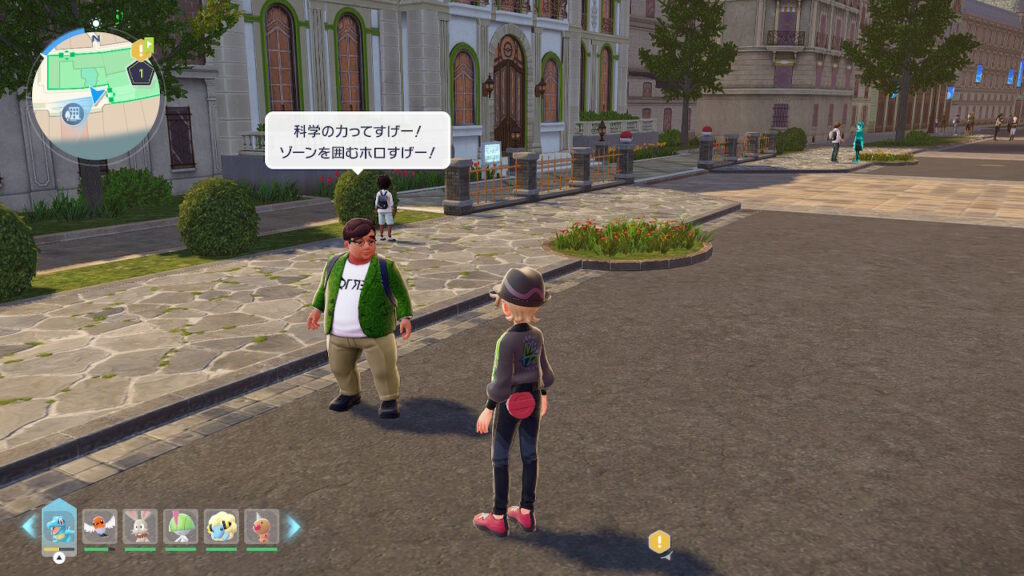
Task: Choose Totodile in the party bar
Action: click(59, 526)
